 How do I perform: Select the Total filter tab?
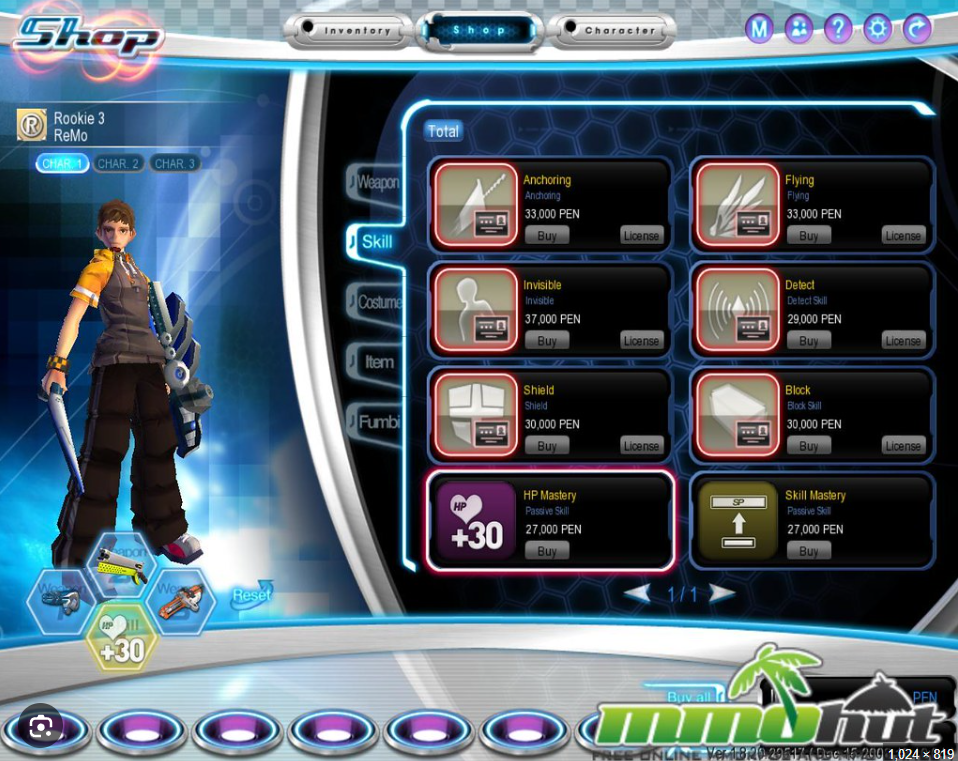click(x=443, y=131)
